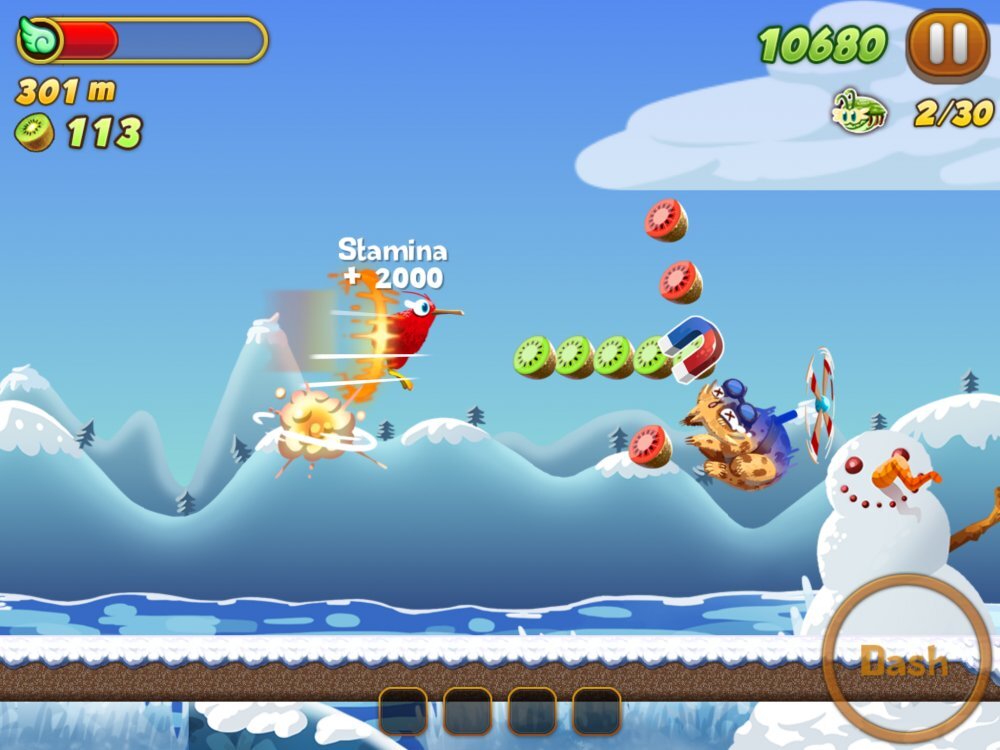Pause the game with the pause button

point(947,45)
